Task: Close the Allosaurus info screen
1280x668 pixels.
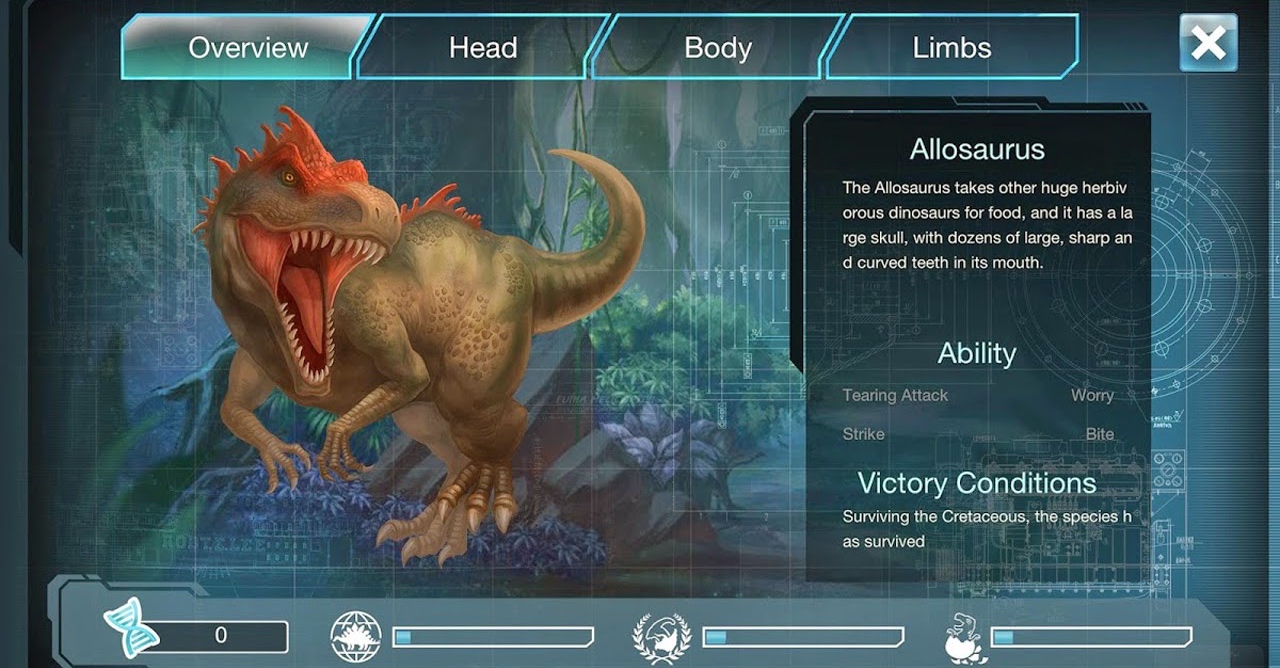Action: [1208, 43]
